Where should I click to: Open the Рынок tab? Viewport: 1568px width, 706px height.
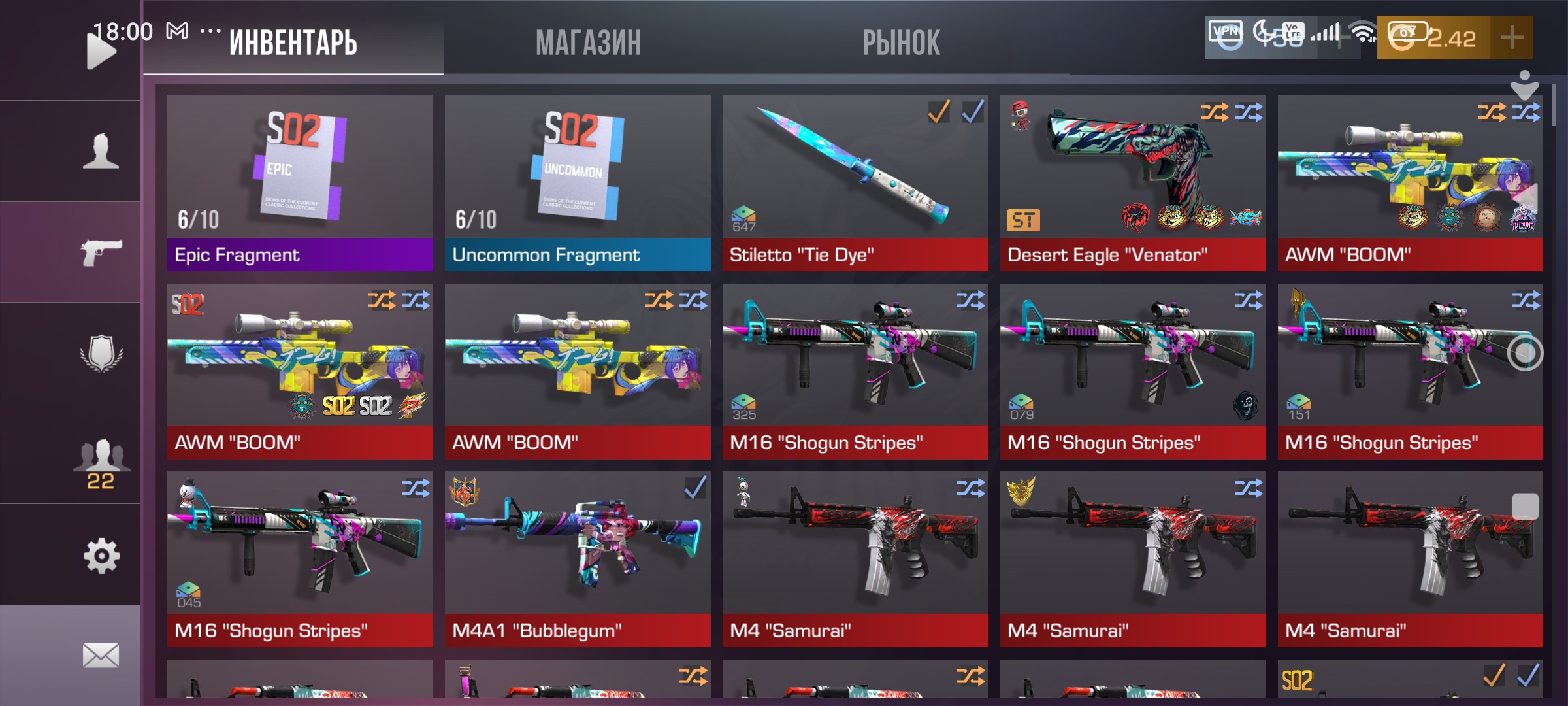901,43
